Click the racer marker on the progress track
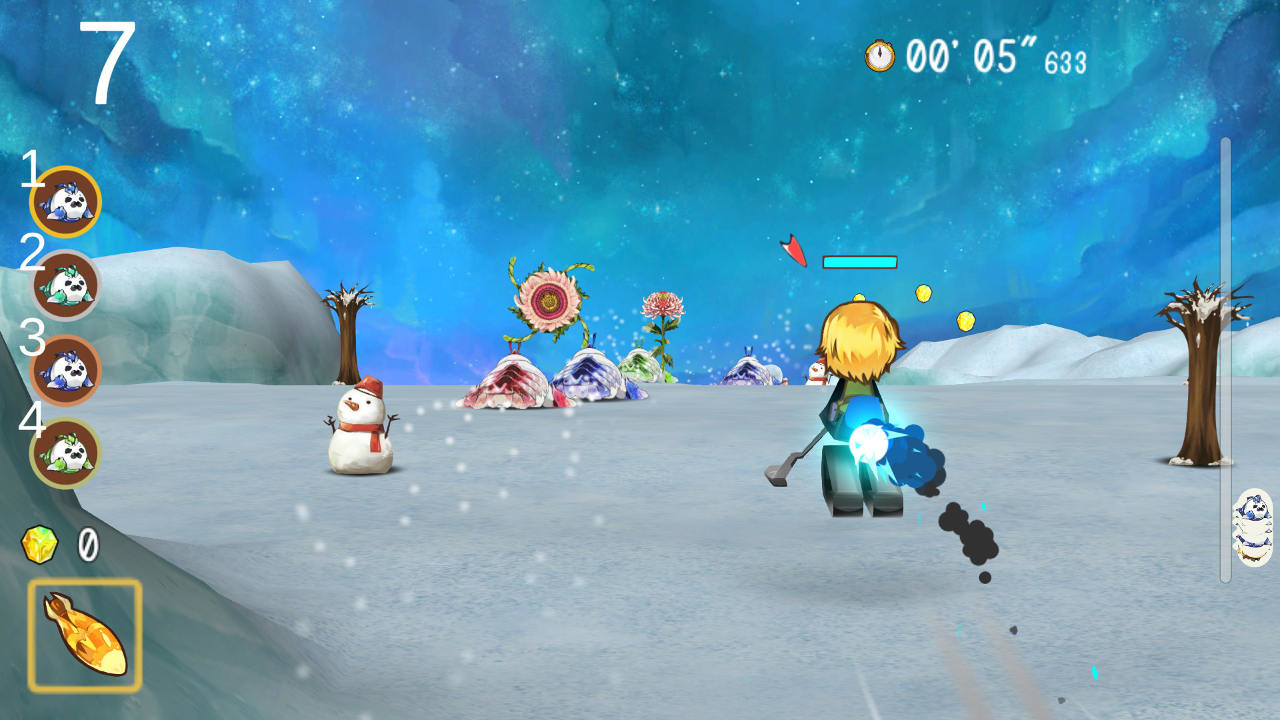Viewport: 1280px width, 720px height. [x=1252, y=527]
